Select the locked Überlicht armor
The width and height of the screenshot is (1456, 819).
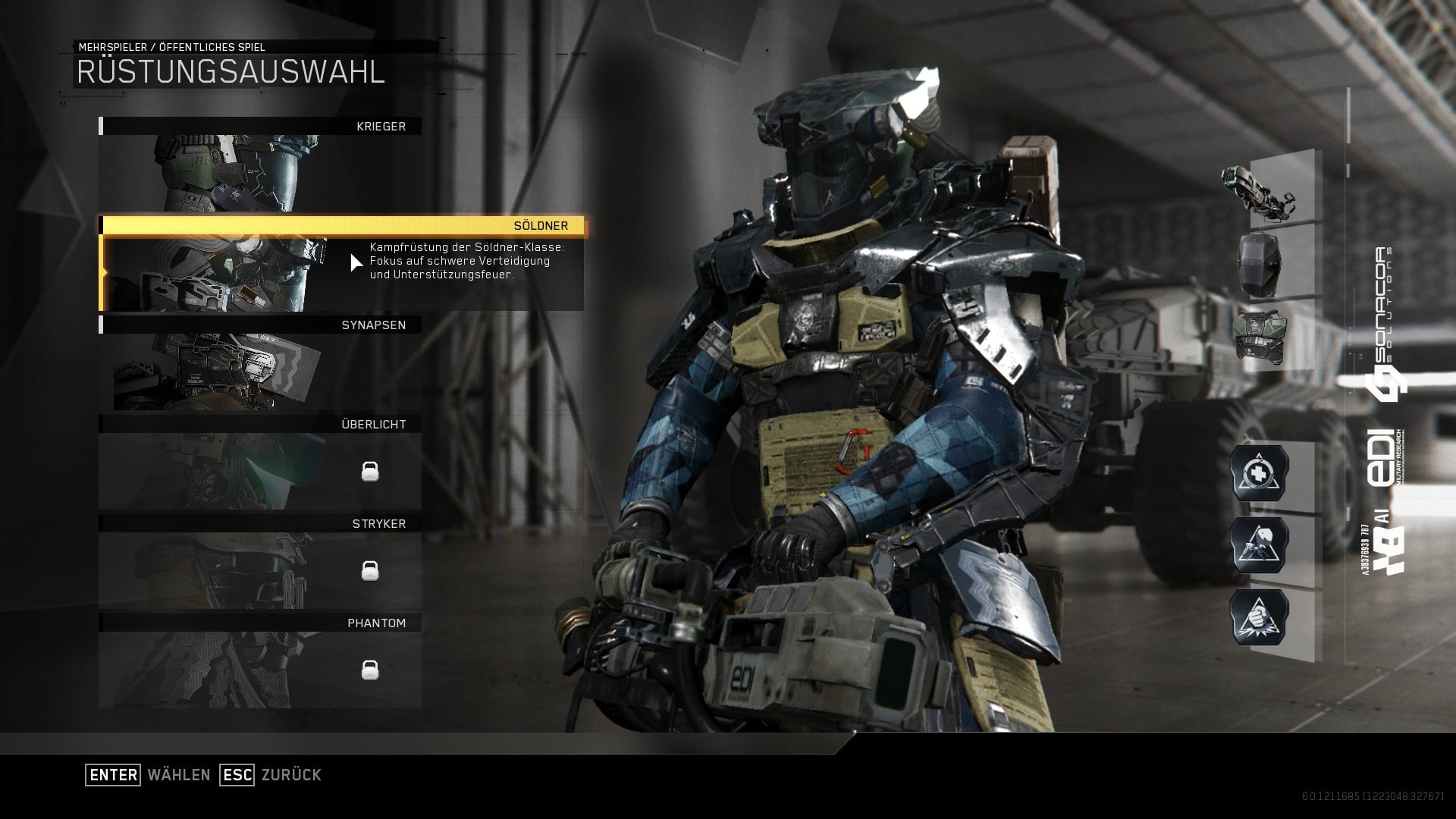pyautogui.click(x=260, y=463)
